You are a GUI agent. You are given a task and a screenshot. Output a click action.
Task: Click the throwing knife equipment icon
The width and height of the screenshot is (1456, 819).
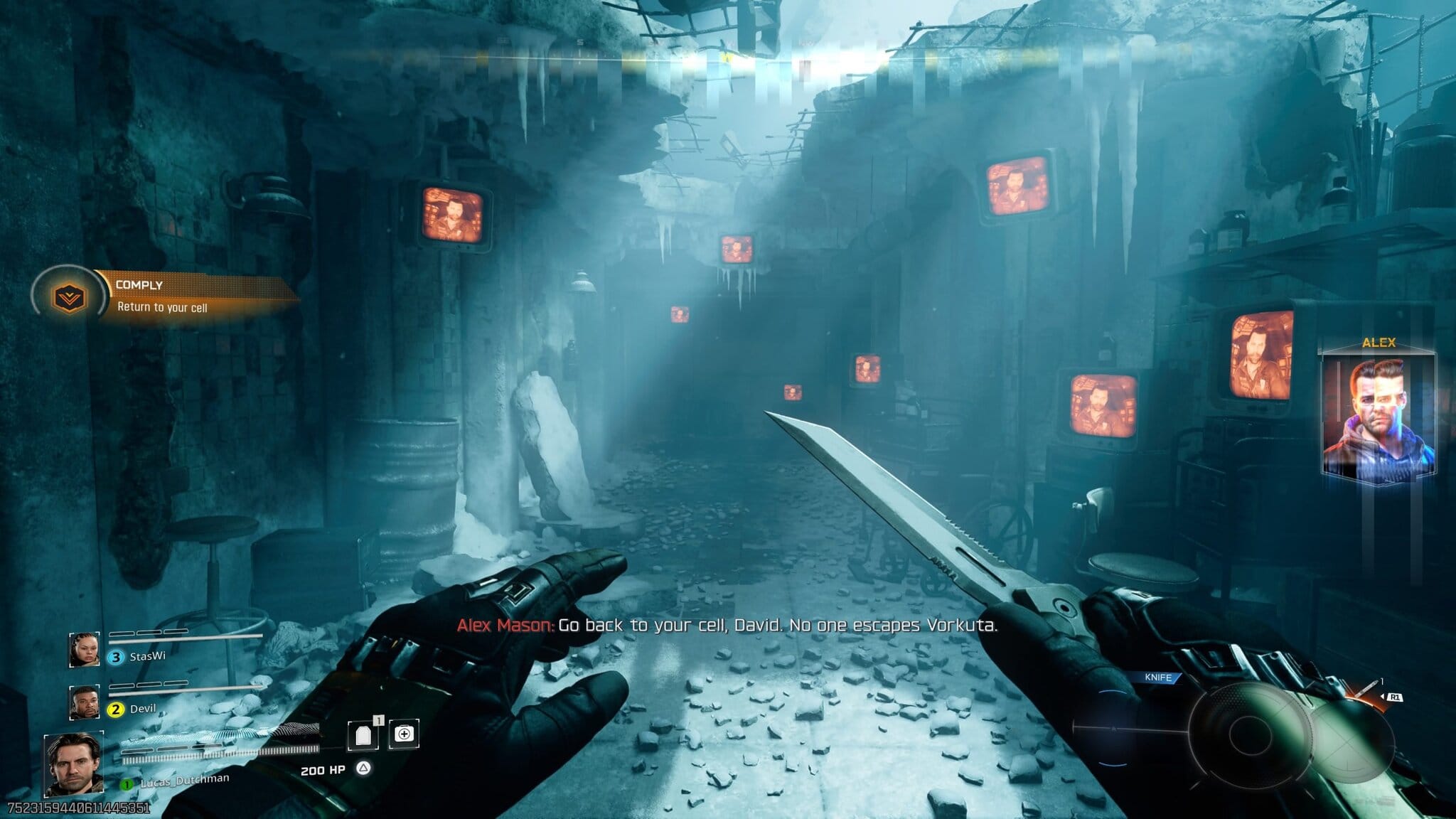click(x=1364, y=690)
